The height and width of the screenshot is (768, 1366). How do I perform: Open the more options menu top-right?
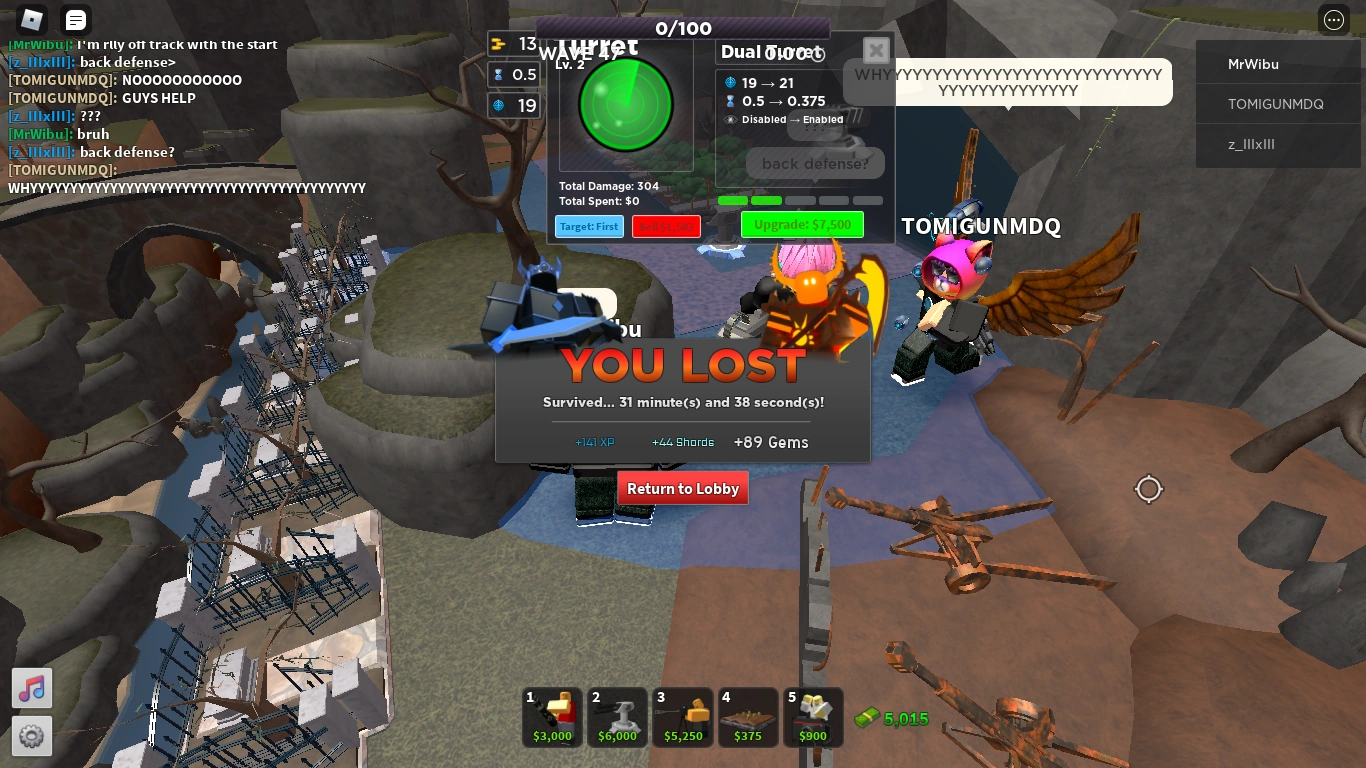[x=1333, y=20]
